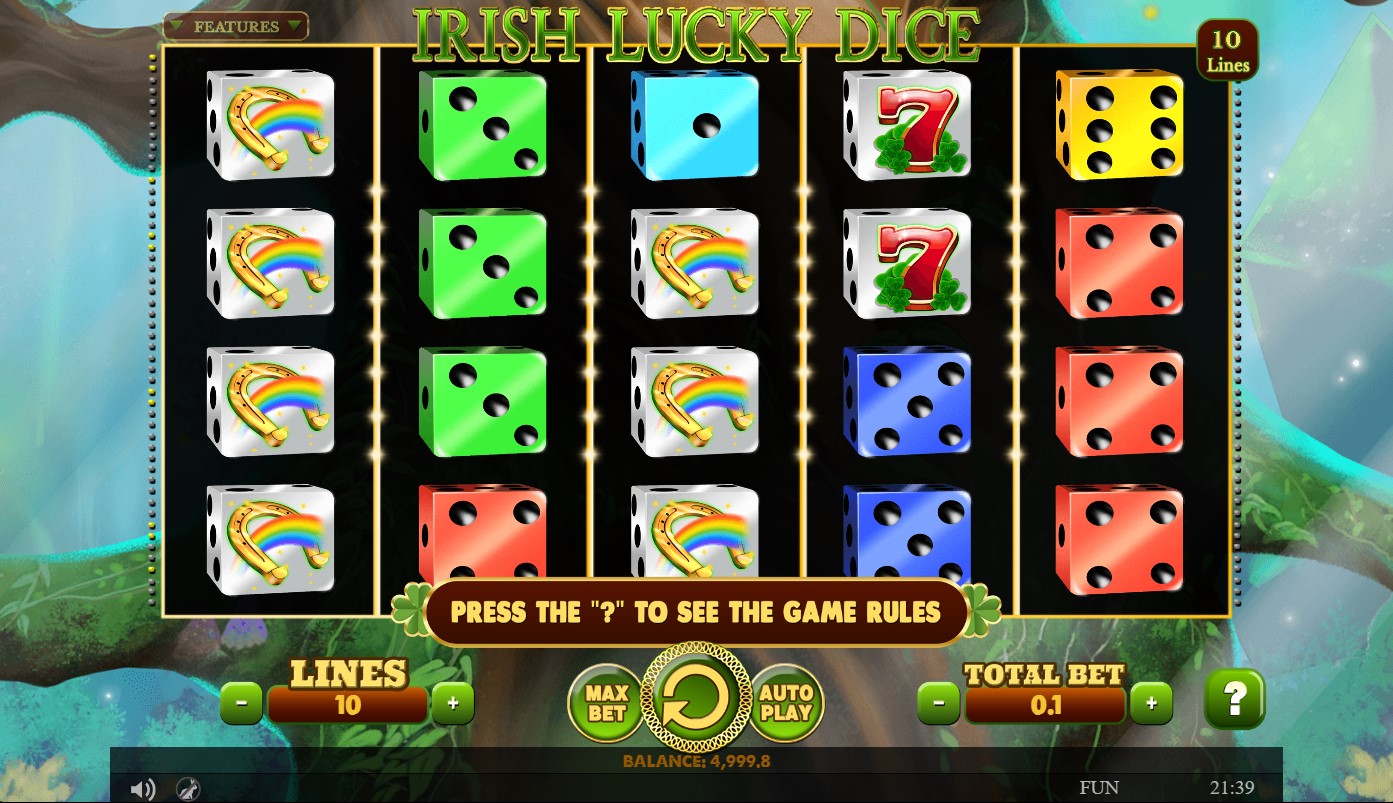1393x803 pixels.
Task: Increase lines with the plus button
Action: pyautogui.click(x=453, y=703)
